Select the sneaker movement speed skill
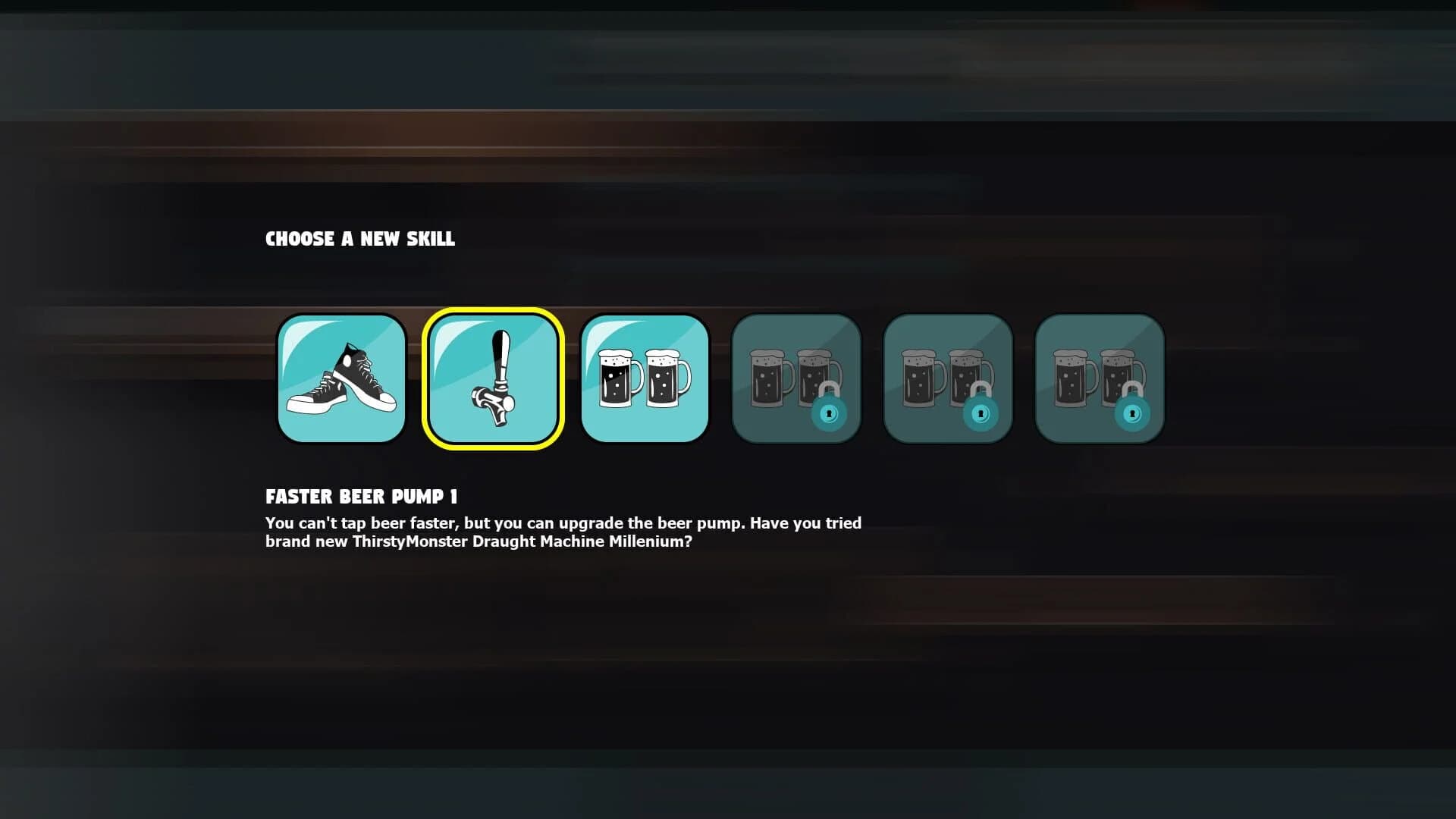This screenshot has height=819, width=1456. coord(341,378)
